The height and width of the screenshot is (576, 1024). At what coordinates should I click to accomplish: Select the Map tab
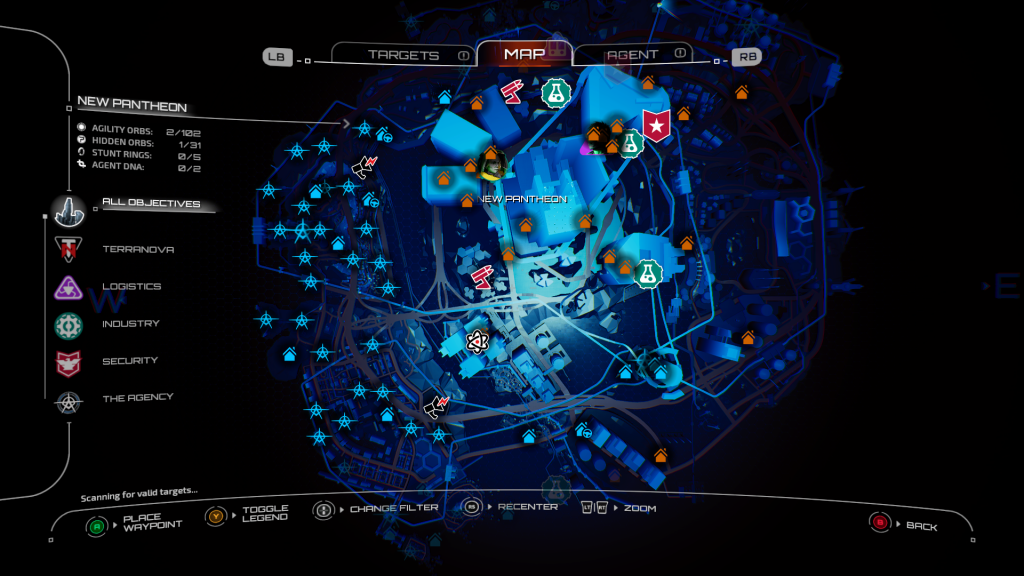pos(525,54)
